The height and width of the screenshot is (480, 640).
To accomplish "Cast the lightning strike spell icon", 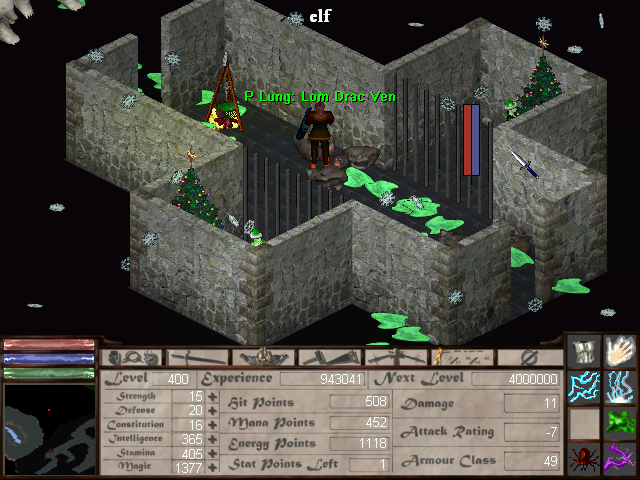I will (x=621, y=387).
